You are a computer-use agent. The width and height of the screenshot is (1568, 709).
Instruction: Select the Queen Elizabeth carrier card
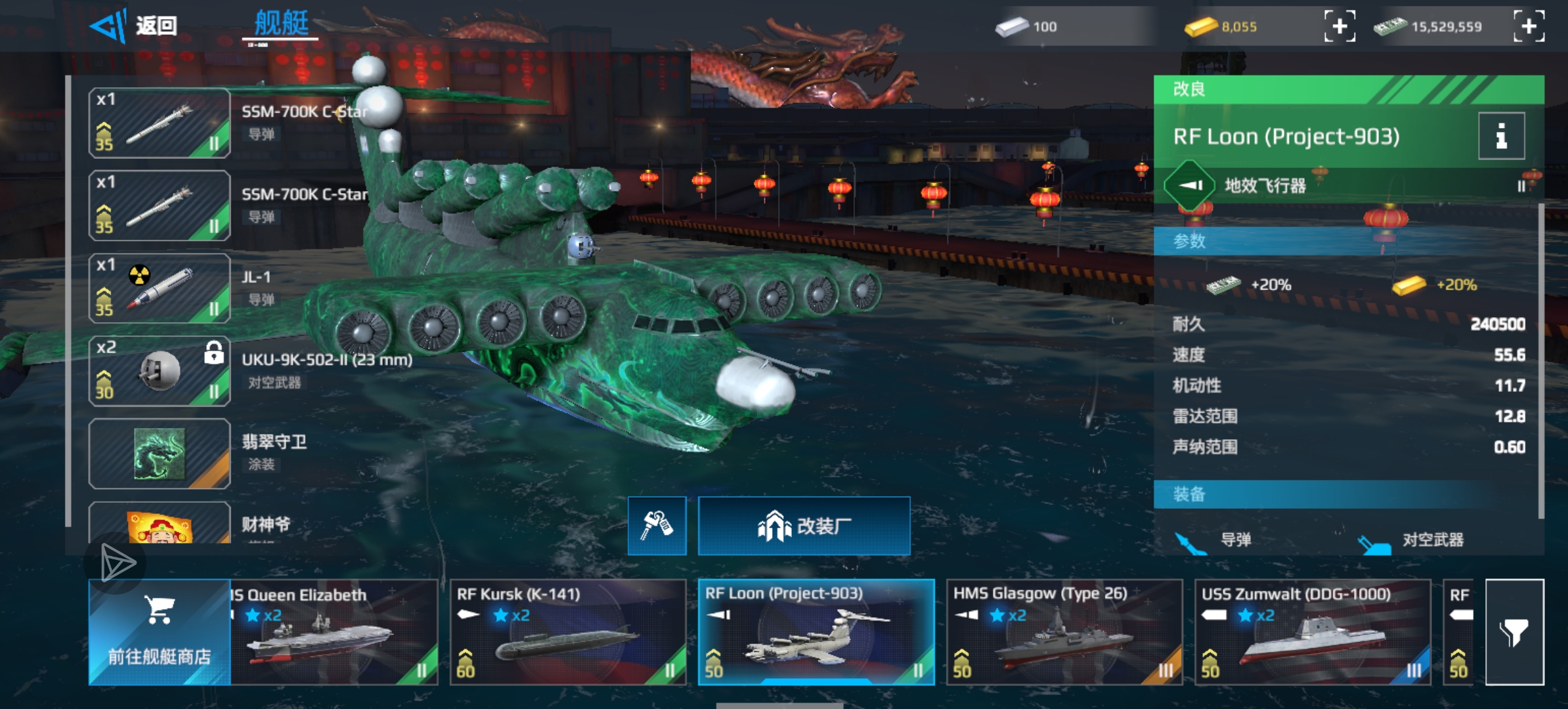(x=334, y=632)
